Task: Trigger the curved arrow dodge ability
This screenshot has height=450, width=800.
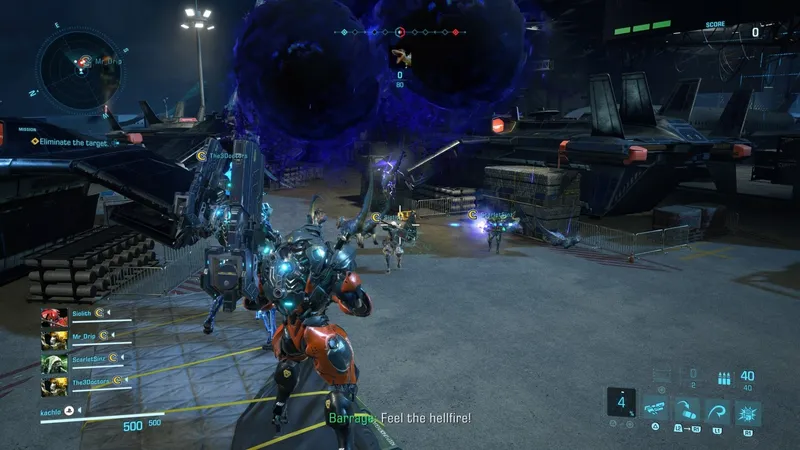Action: [716, 411]
